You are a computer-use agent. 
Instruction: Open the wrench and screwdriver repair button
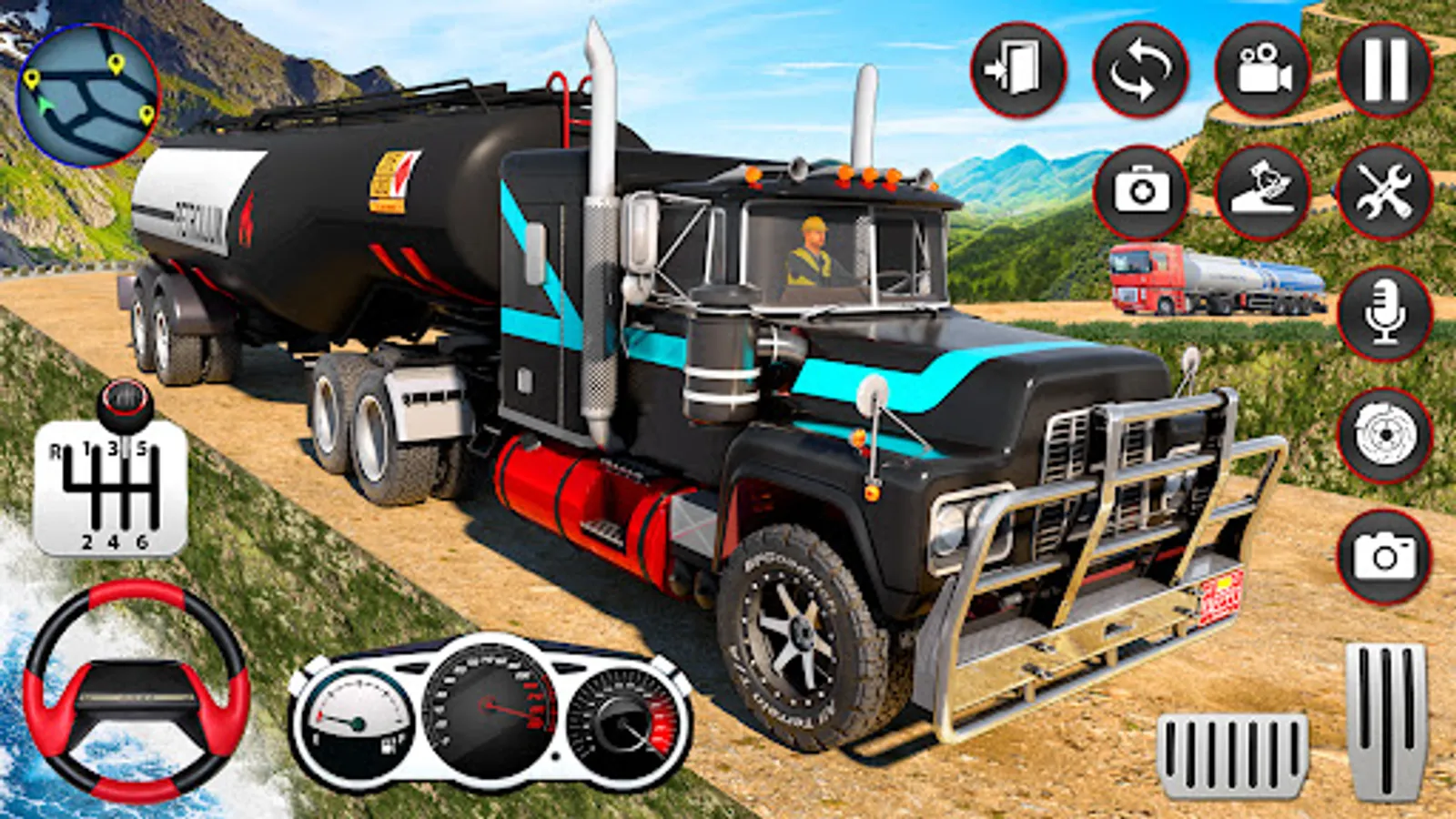(1384, 192)
